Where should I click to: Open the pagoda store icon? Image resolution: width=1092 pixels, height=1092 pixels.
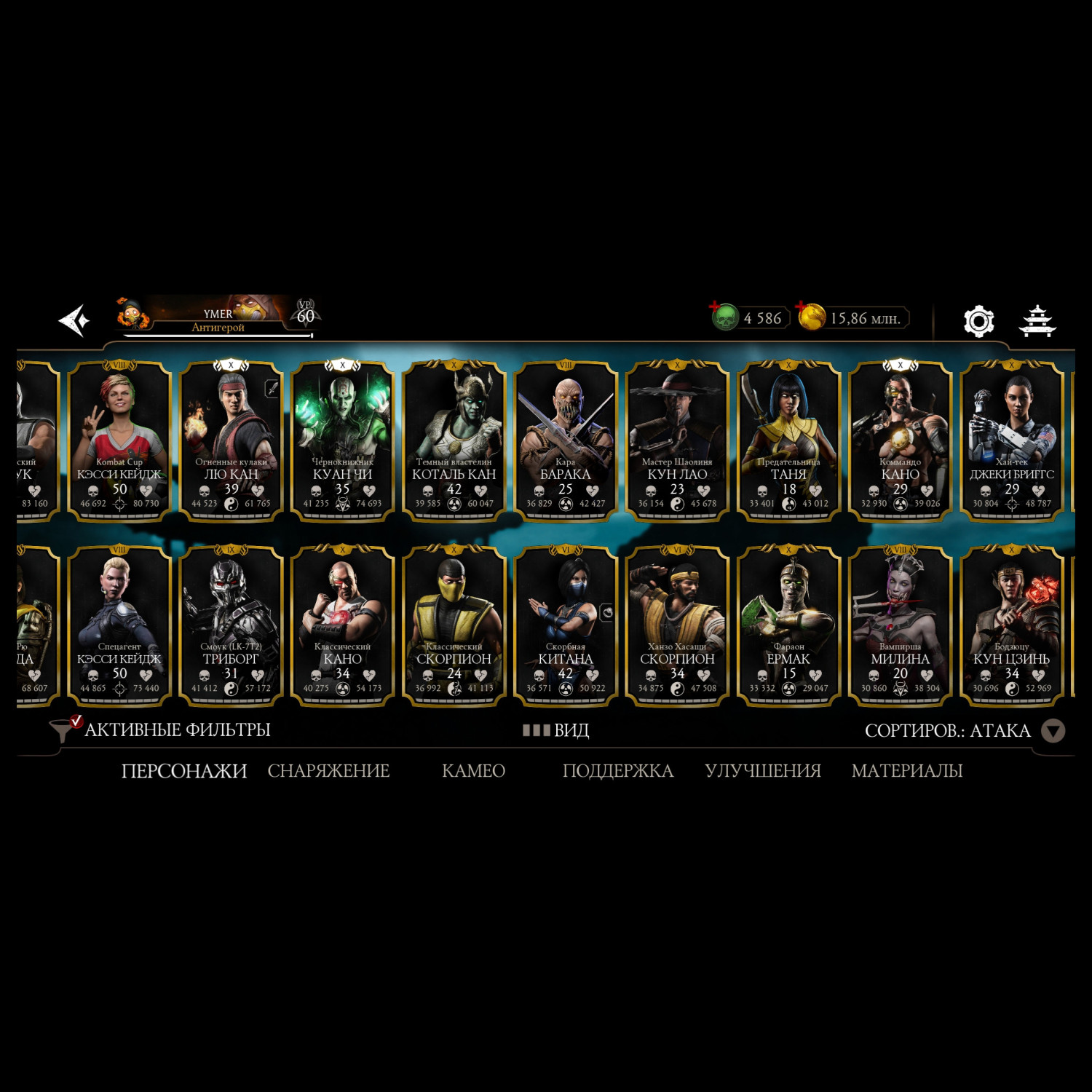tap(1037, 321)
